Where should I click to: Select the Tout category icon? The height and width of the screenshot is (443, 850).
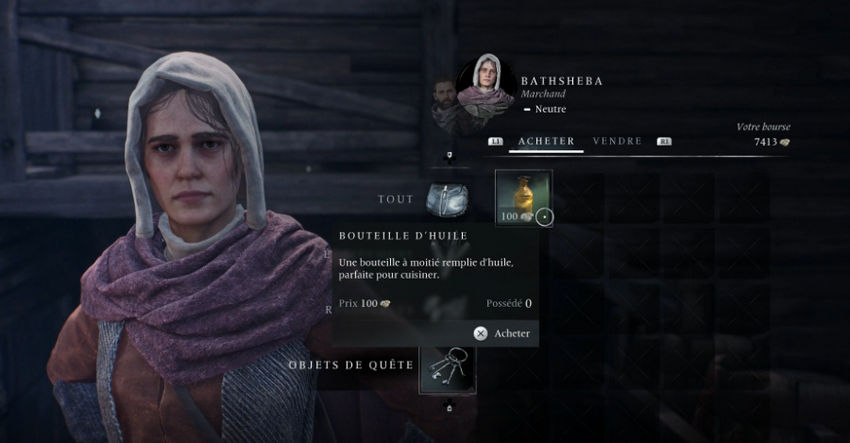point(446,198)
